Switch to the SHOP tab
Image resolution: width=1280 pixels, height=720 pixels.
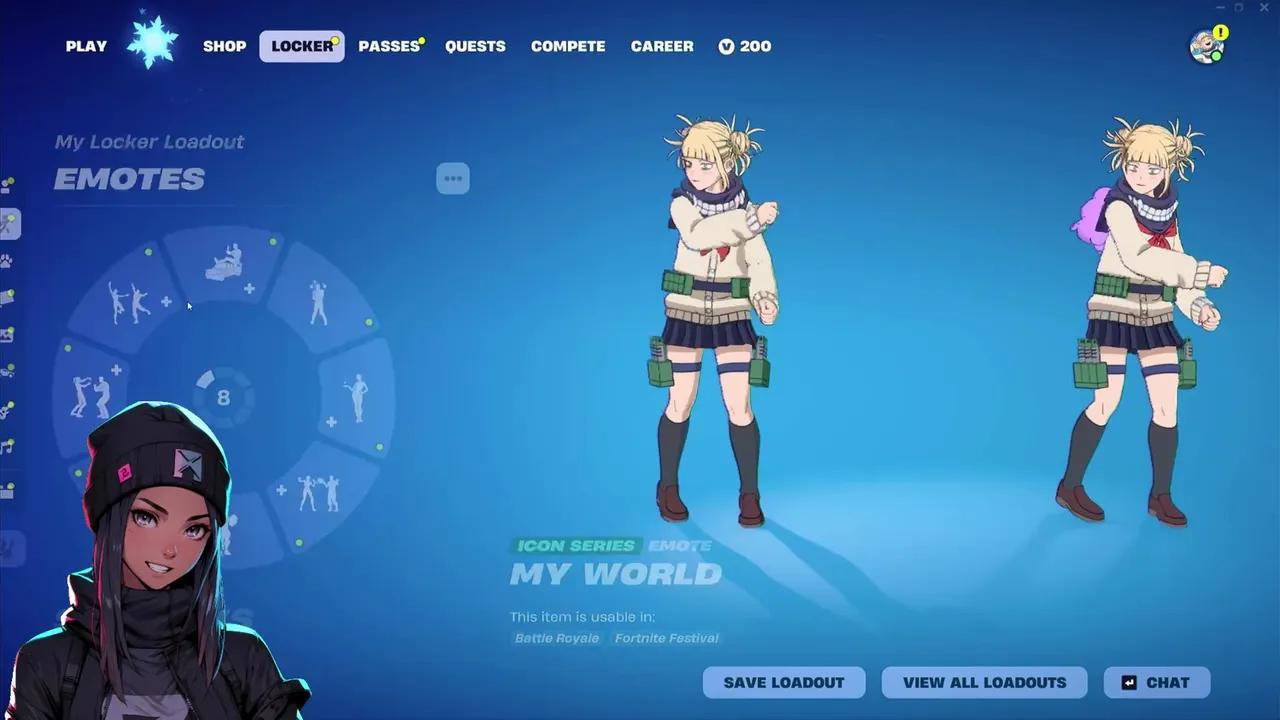pyautogui.click(x=224, y=46)
